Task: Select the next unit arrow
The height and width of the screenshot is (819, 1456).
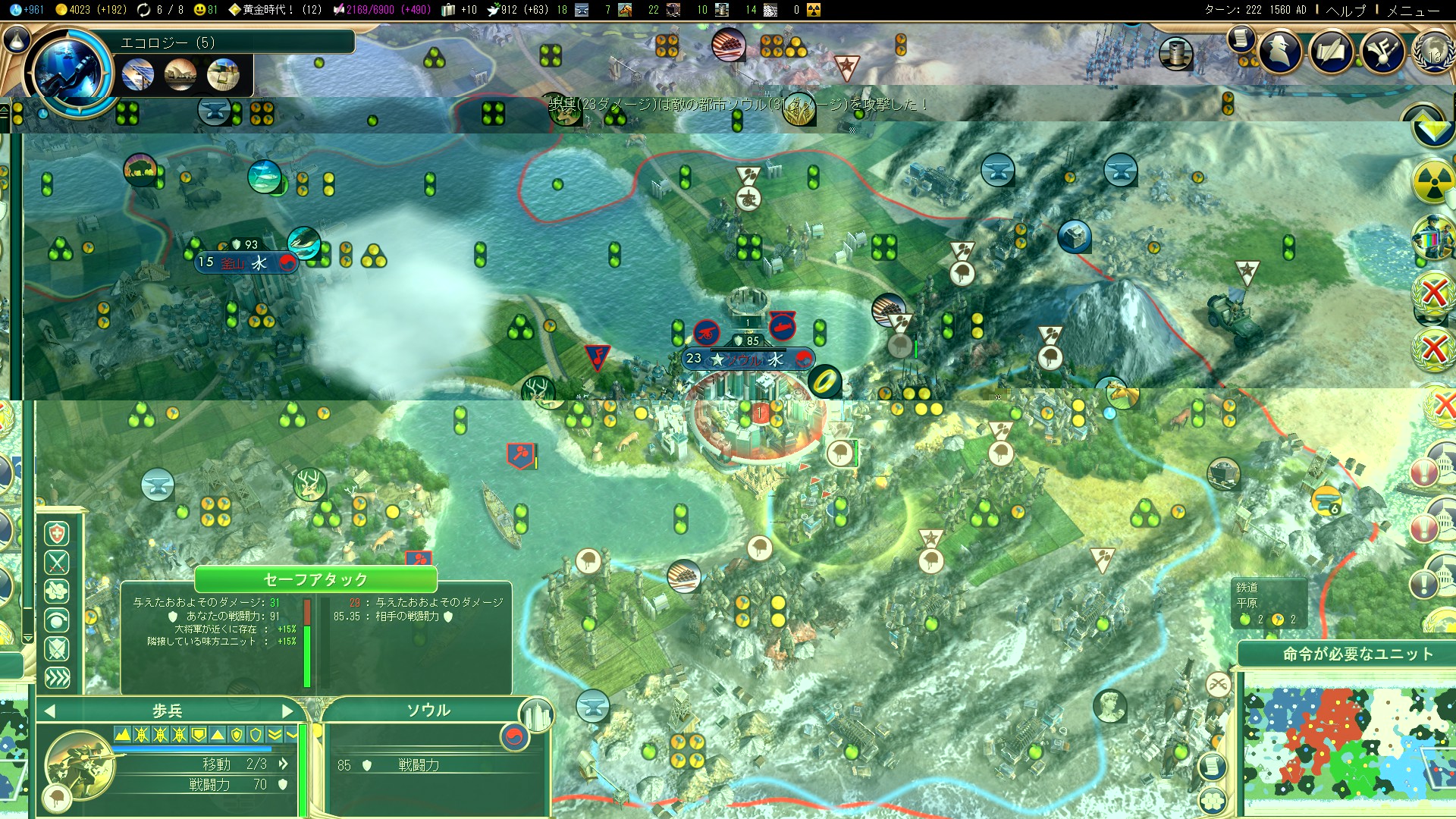Action: coord(287,711)
